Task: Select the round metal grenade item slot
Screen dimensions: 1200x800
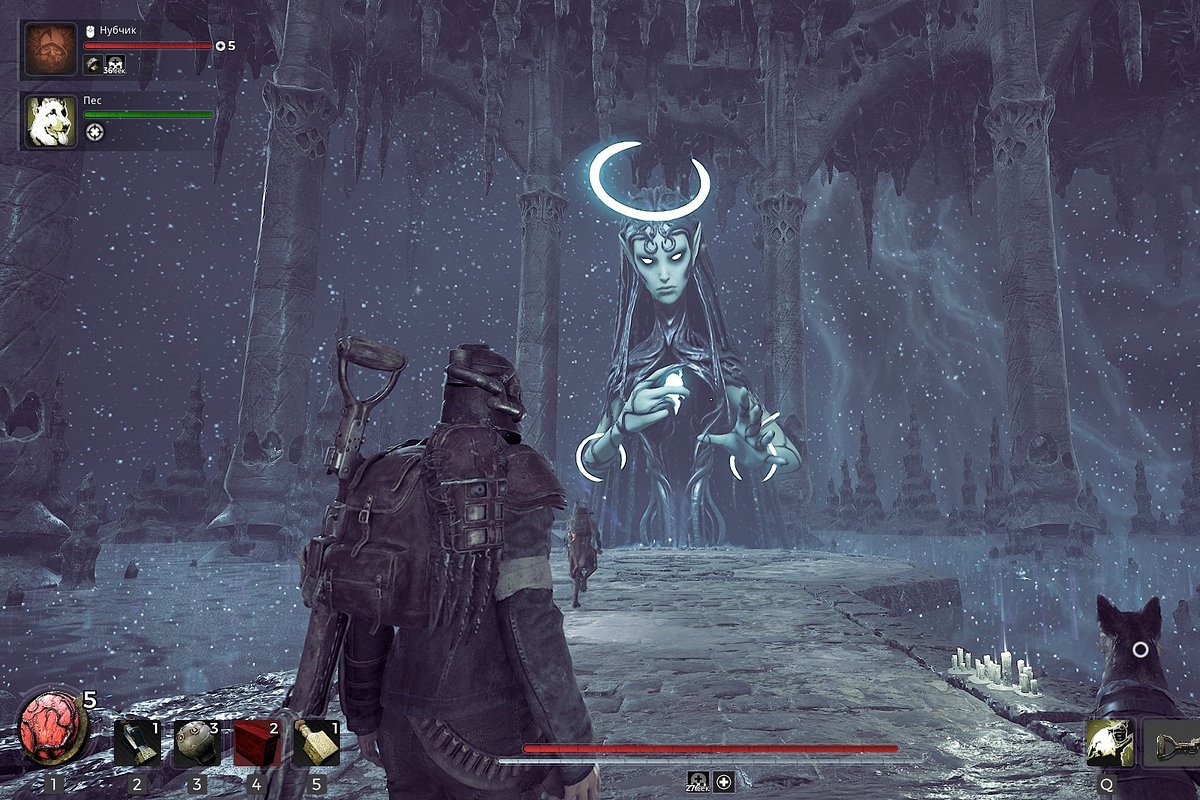Action: pos(196,744)
